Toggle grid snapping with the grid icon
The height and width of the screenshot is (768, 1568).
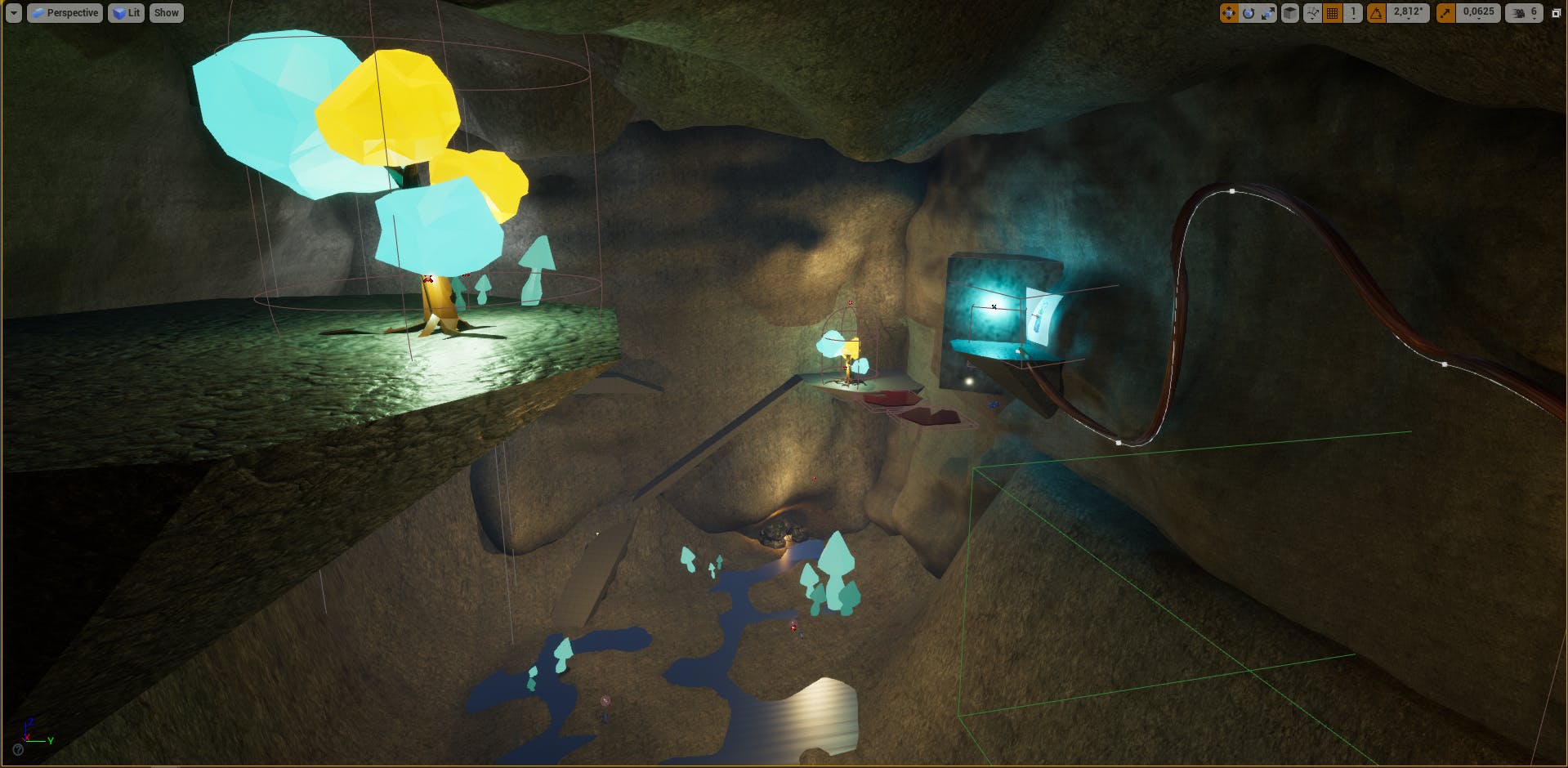1333,13
